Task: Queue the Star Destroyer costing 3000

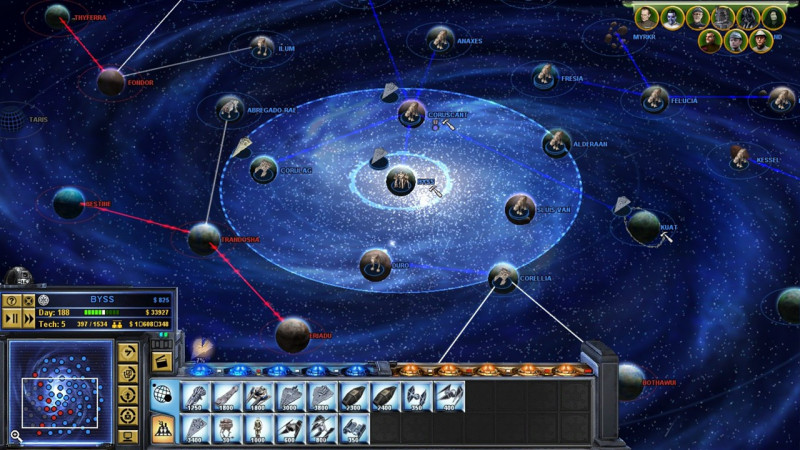Action: (290, 397)
